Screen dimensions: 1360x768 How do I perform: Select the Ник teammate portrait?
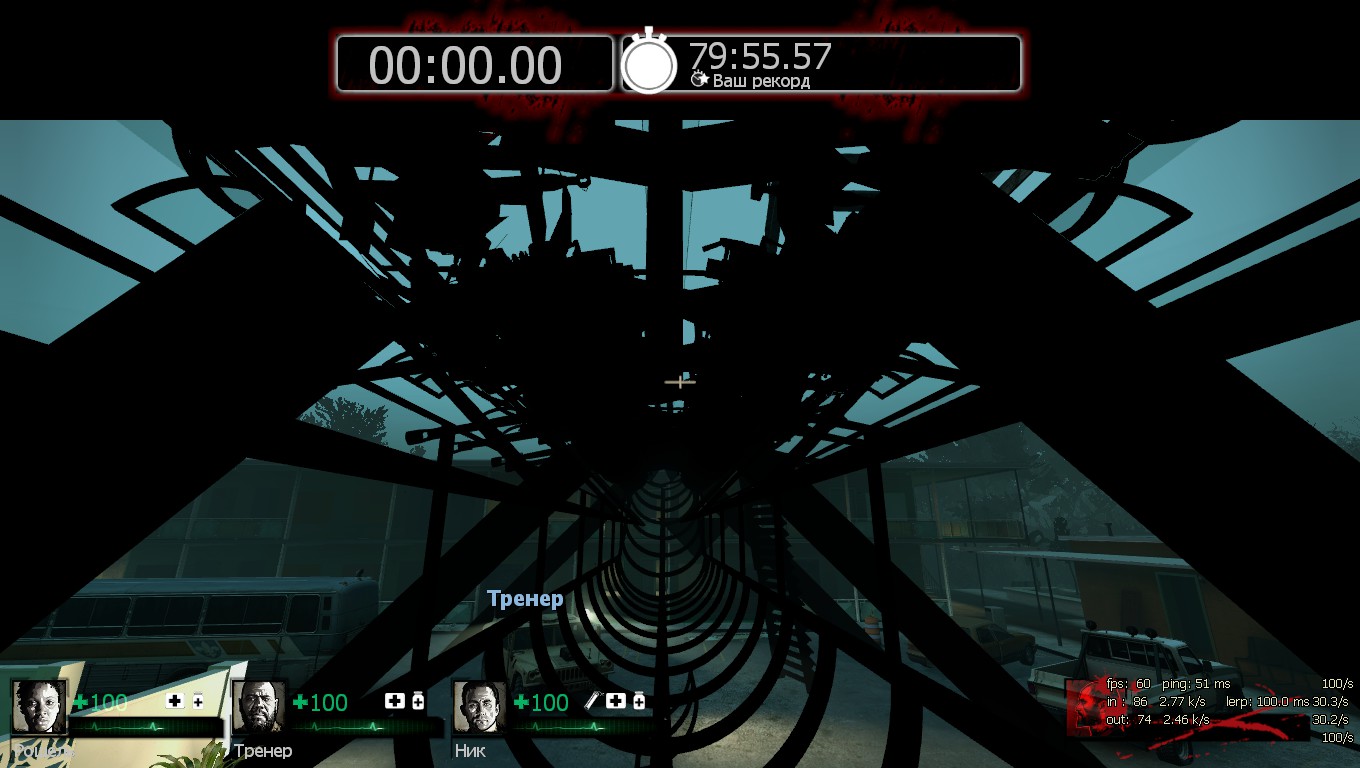point(480,706)
